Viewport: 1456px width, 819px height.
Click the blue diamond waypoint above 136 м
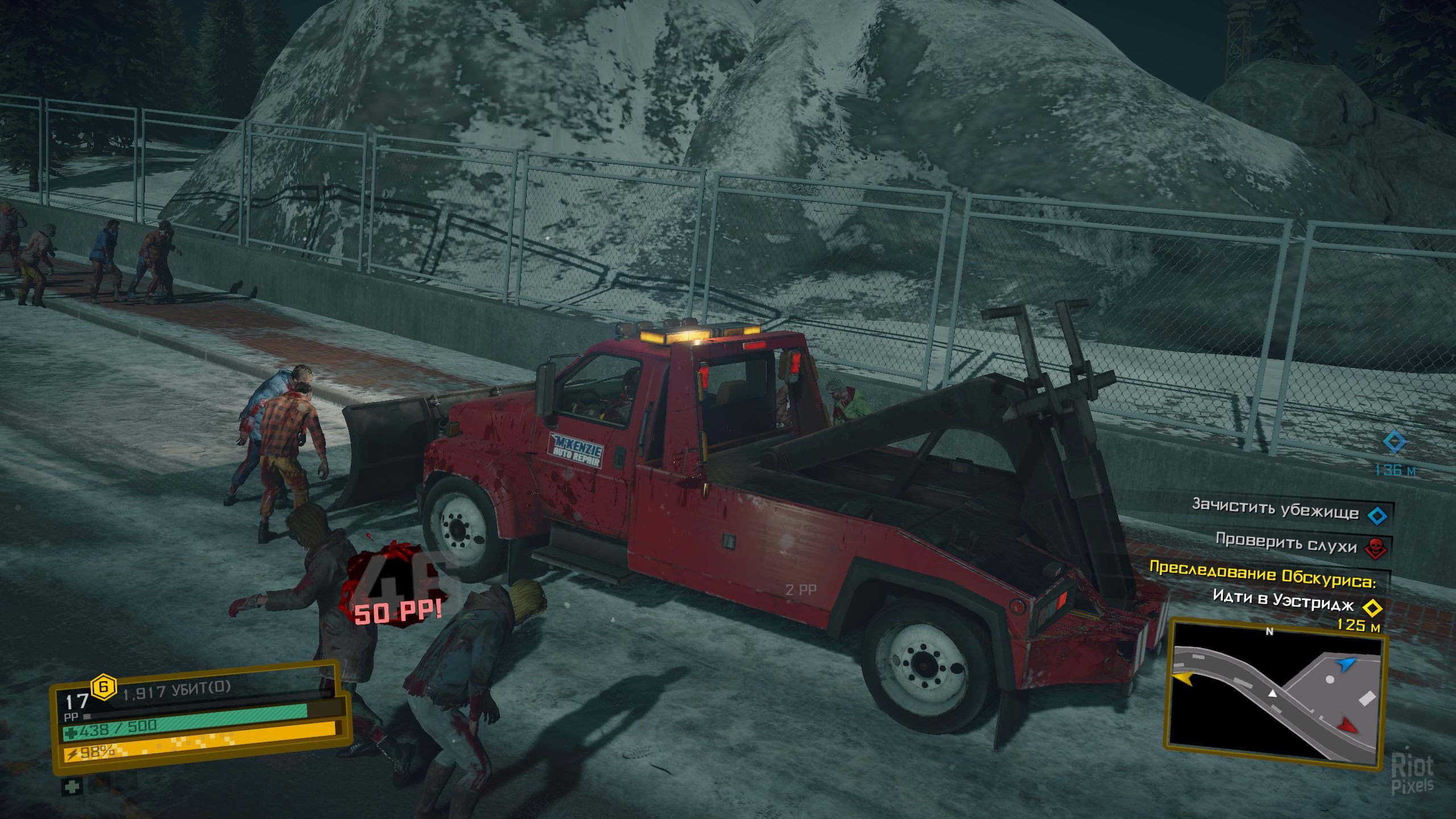[1395, 441]
